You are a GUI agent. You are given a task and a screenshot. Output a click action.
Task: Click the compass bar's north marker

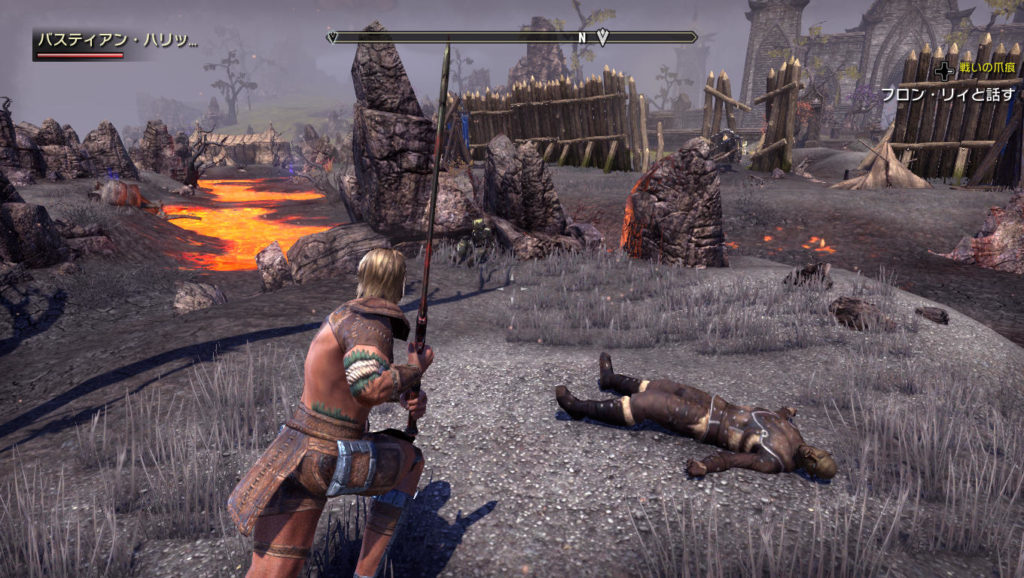coord(581,37)
